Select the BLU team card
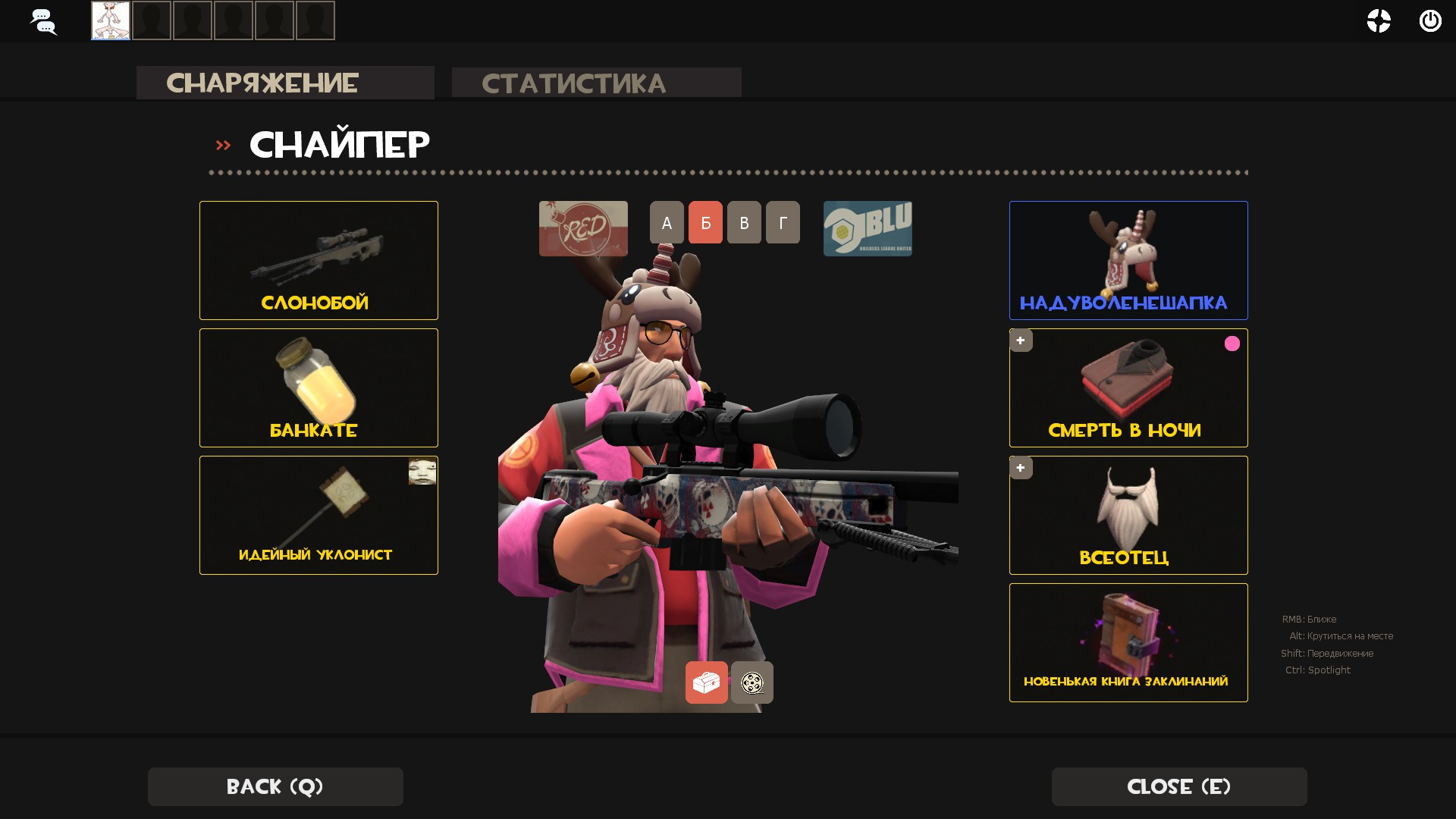Screen dimensions: 1456x819 pos(868,228)
